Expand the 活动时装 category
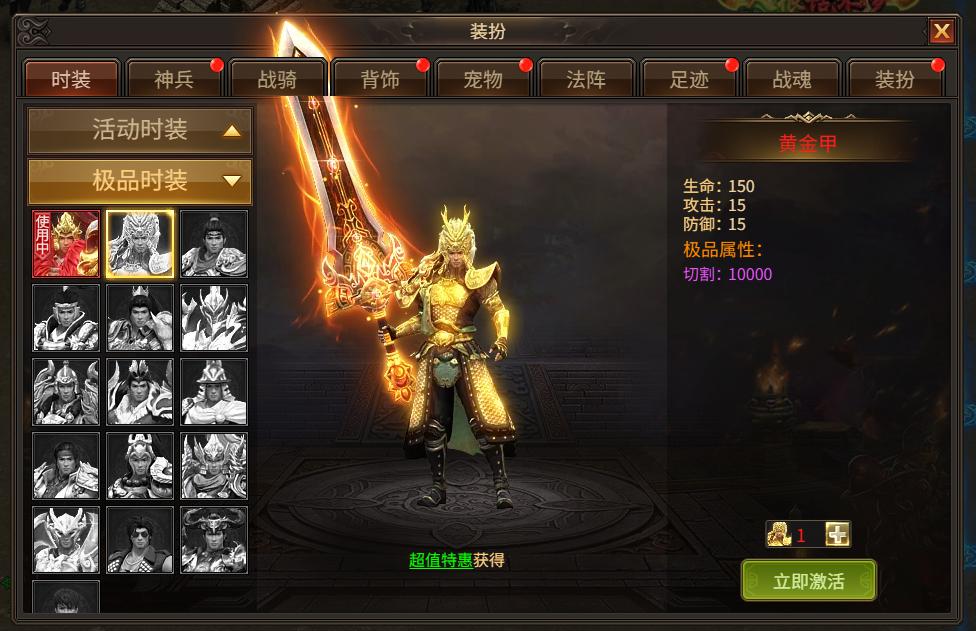Viewport: 976px width, 631px height. coord(140,130)
